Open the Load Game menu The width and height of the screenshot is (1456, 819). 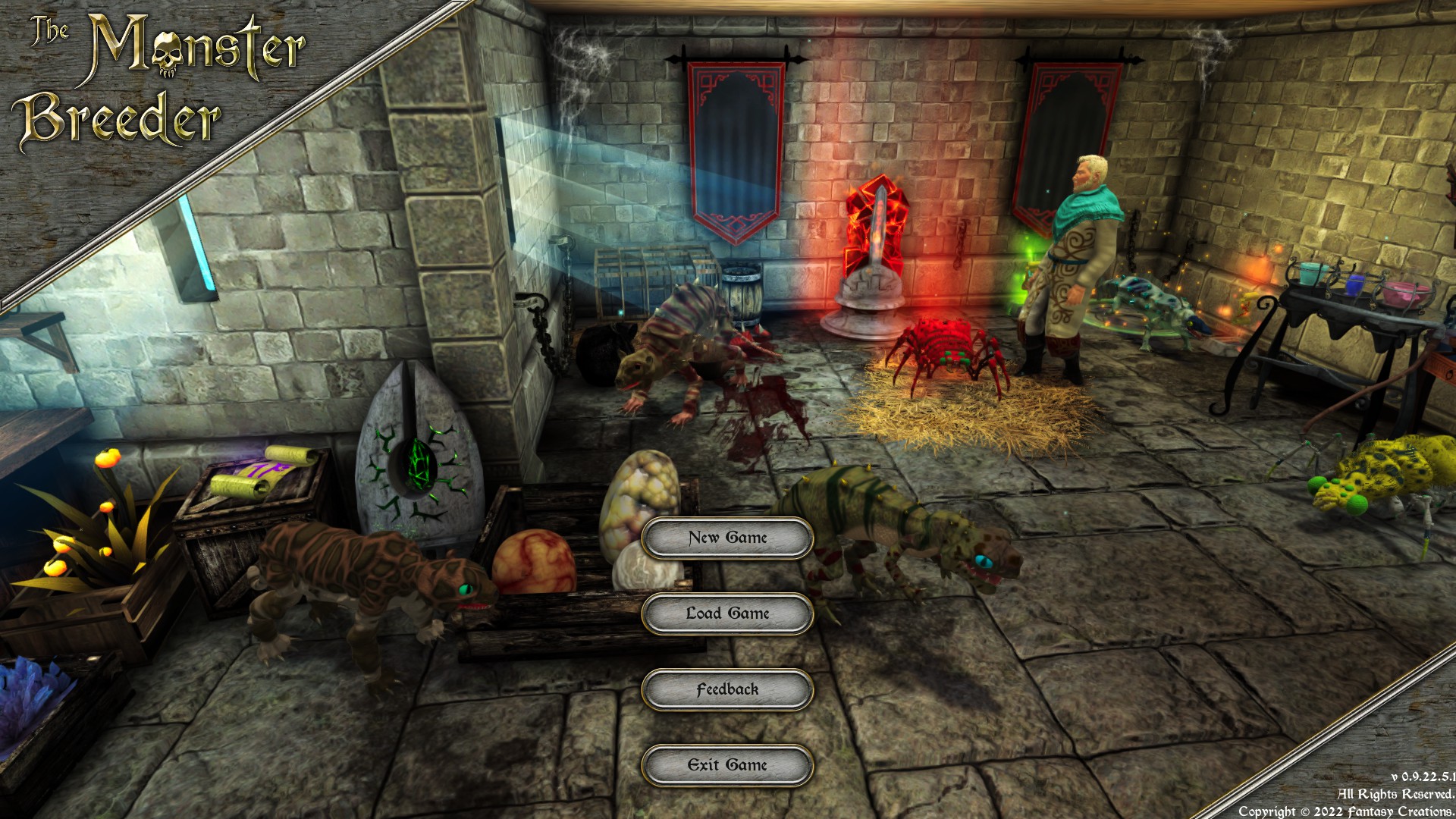[x=727, y=613]
